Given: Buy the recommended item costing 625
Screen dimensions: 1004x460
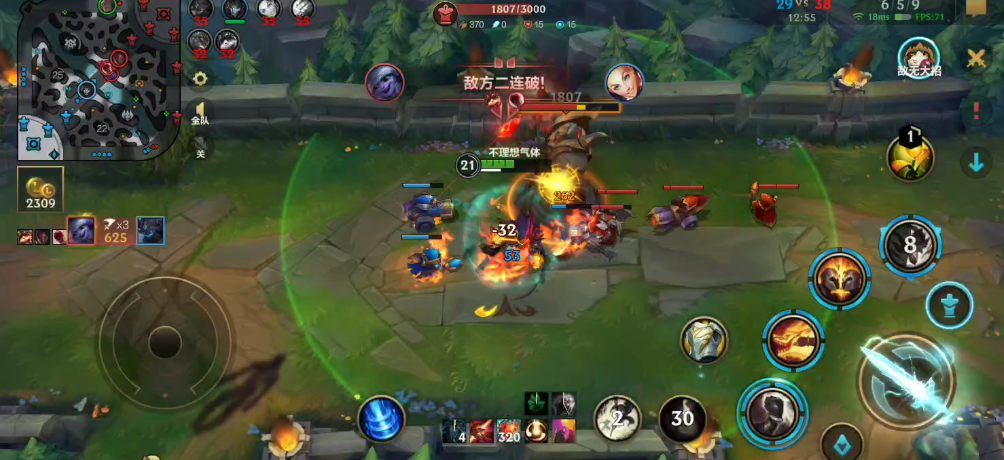Looking at the screenshot, I should (115, 230).
